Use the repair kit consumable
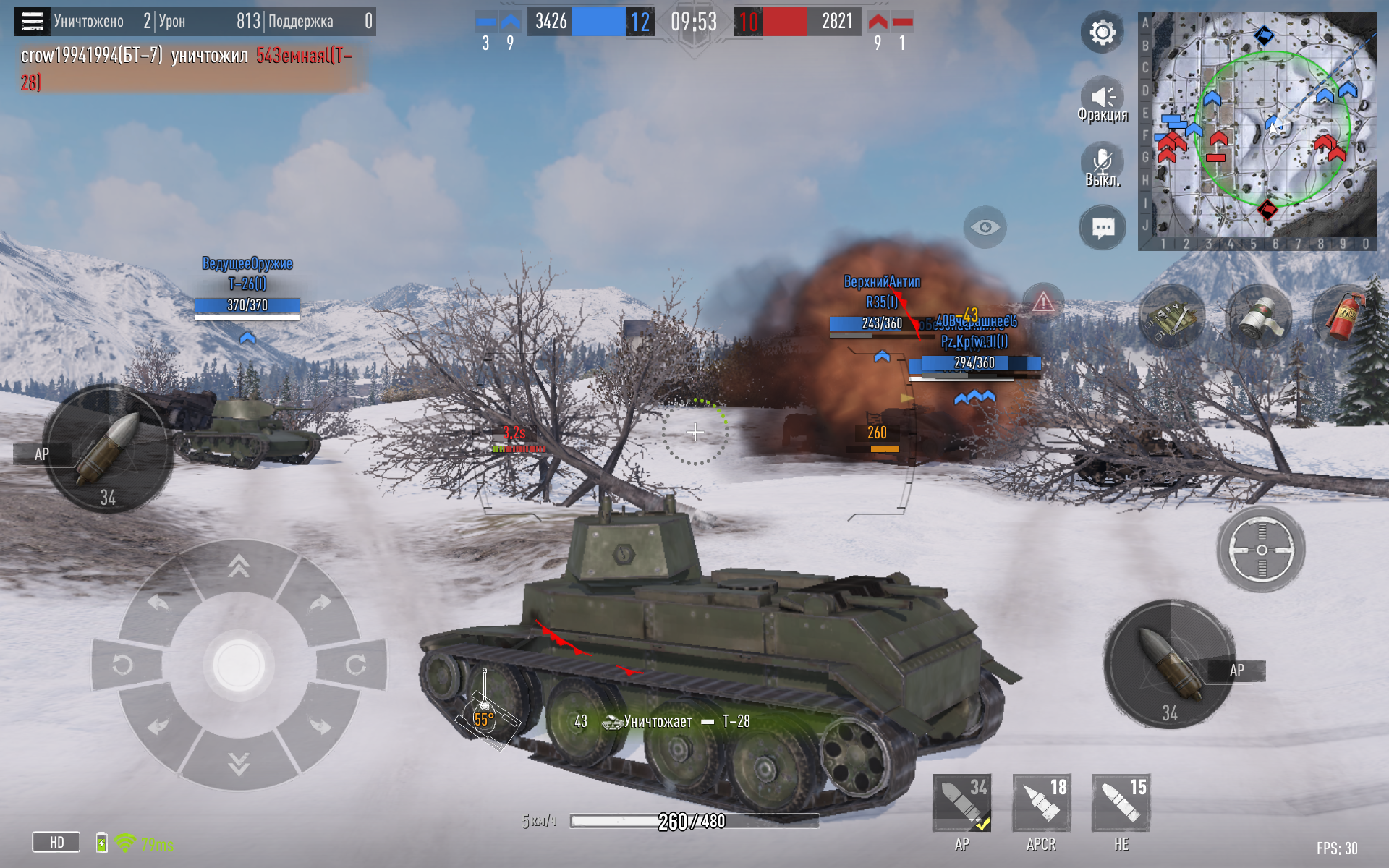This screenshot has width=1389, height=868. [1172, 317]
